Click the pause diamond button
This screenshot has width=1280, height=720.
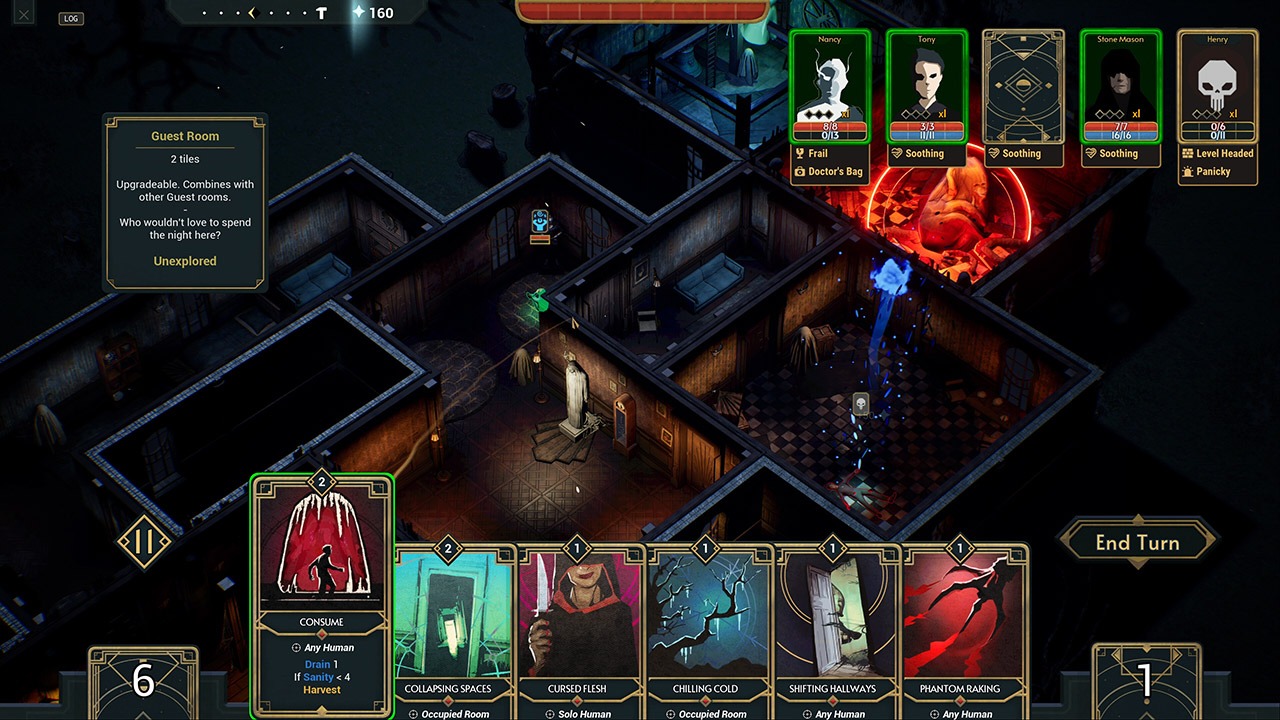pos(145,543)
